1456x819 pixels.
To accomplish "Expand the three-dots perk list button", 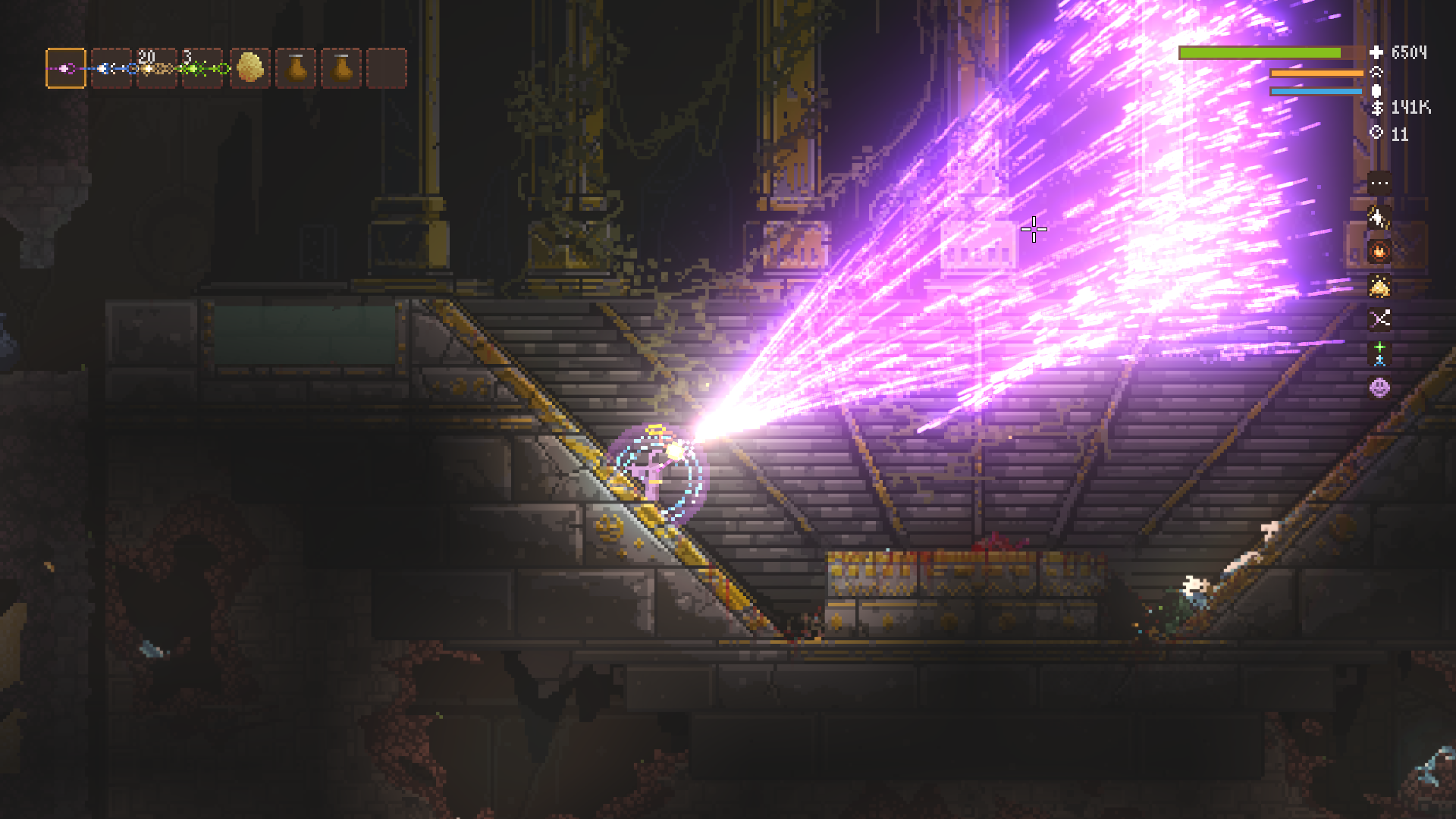I will pos(1379,183).
